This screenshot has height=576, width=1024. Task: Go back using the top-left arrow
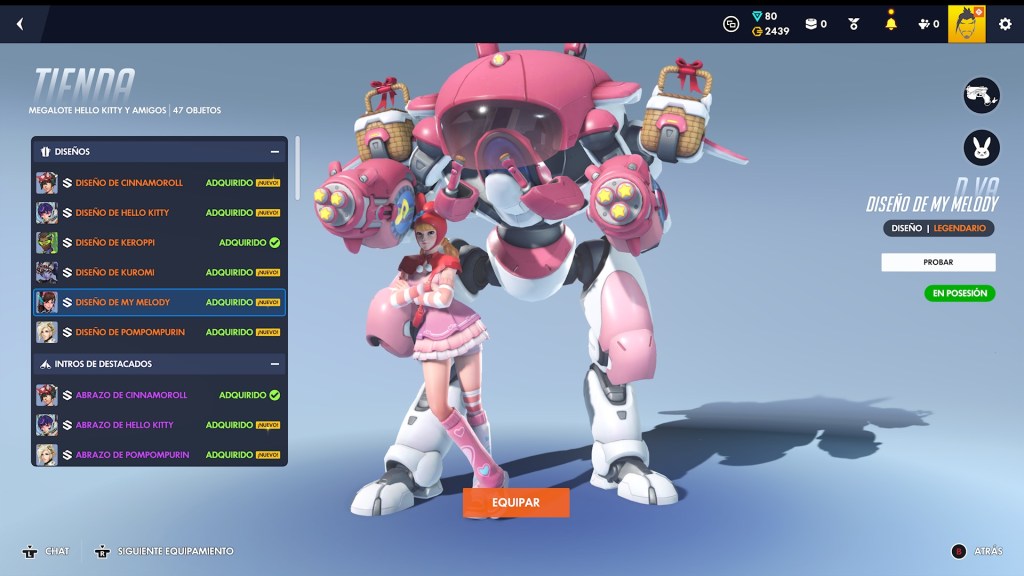pyautogui.click(x=20, y=24)
